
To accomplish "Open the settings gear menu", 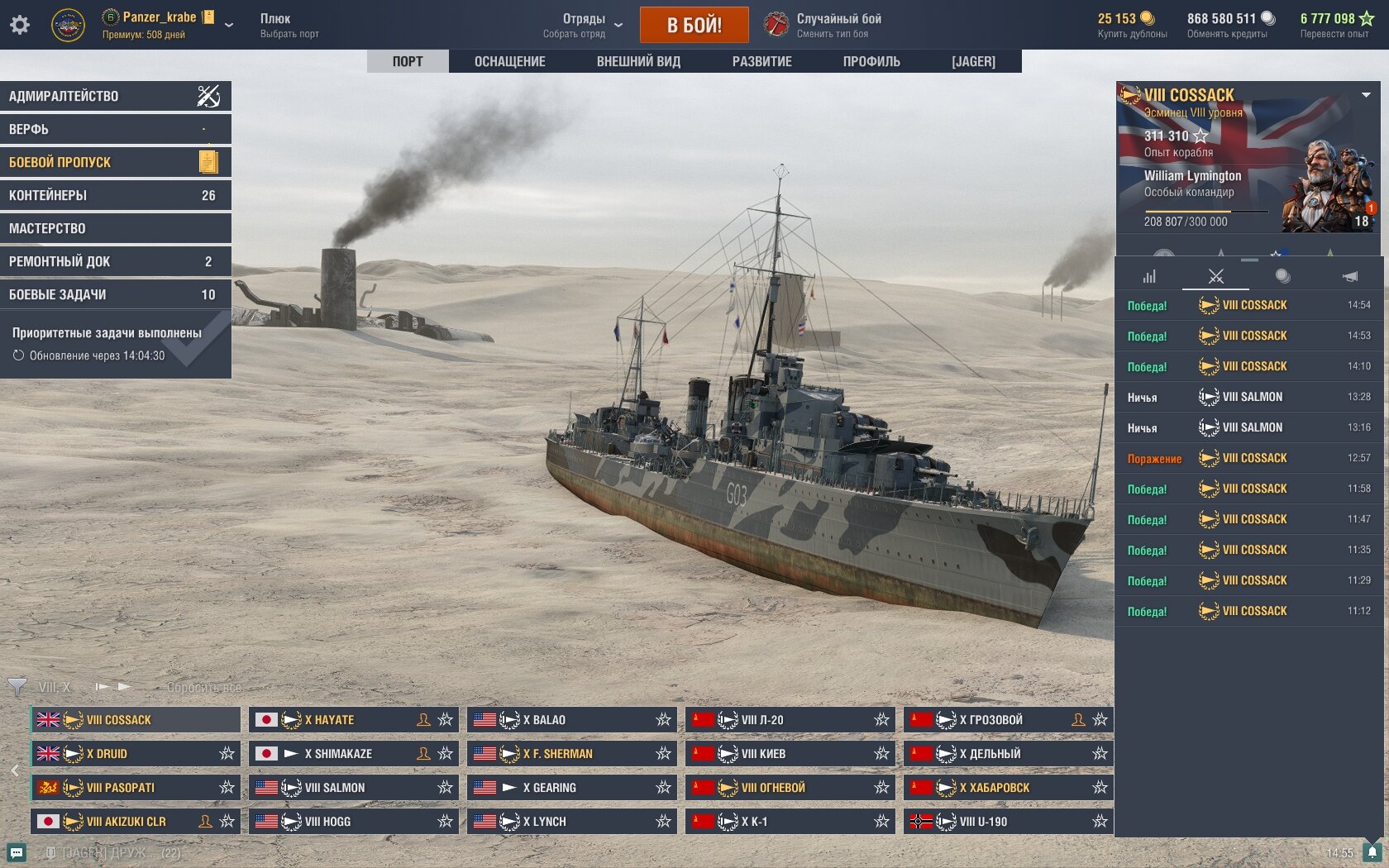I will 20,25.
